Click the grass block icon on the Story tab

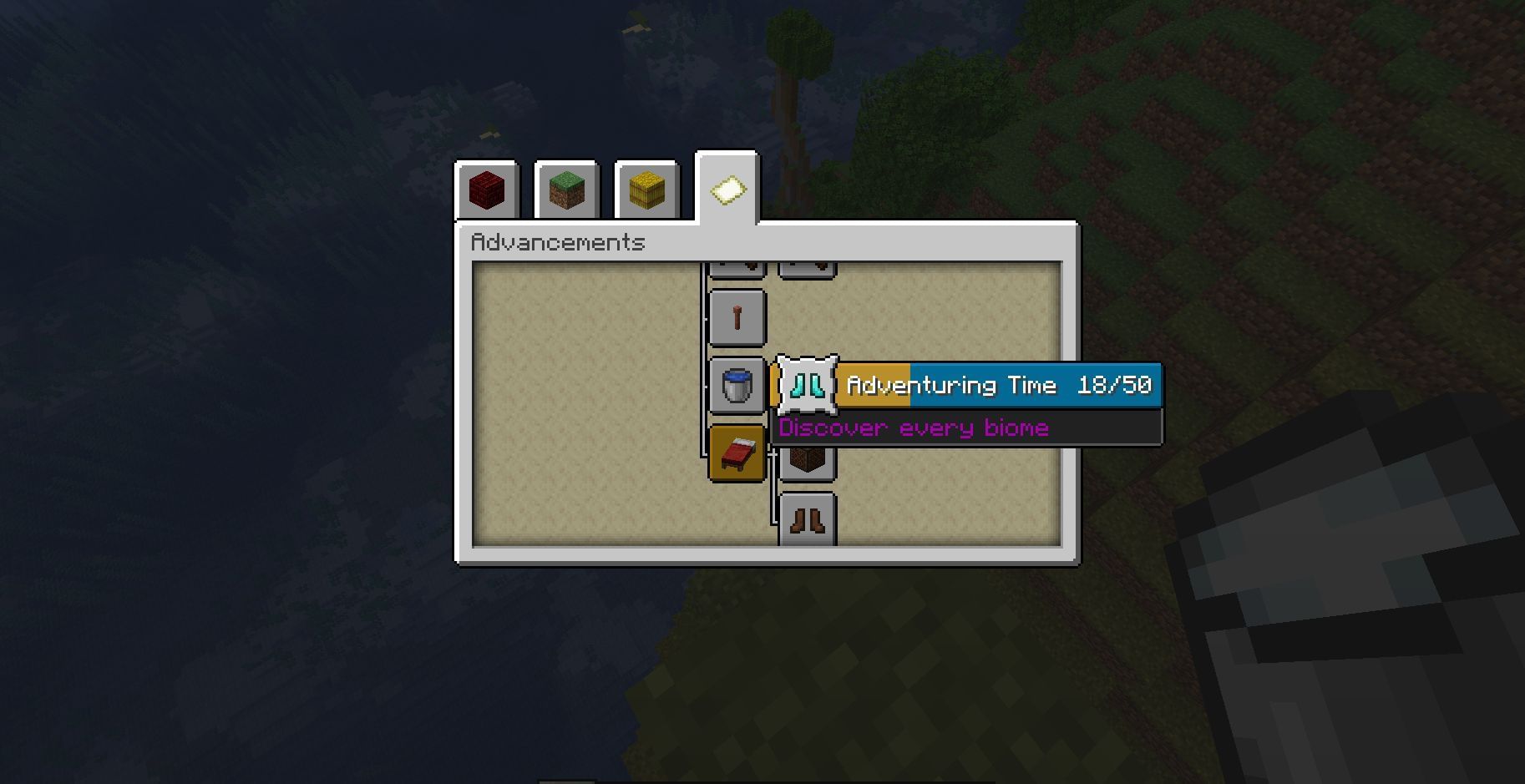(x=566, y=190)
